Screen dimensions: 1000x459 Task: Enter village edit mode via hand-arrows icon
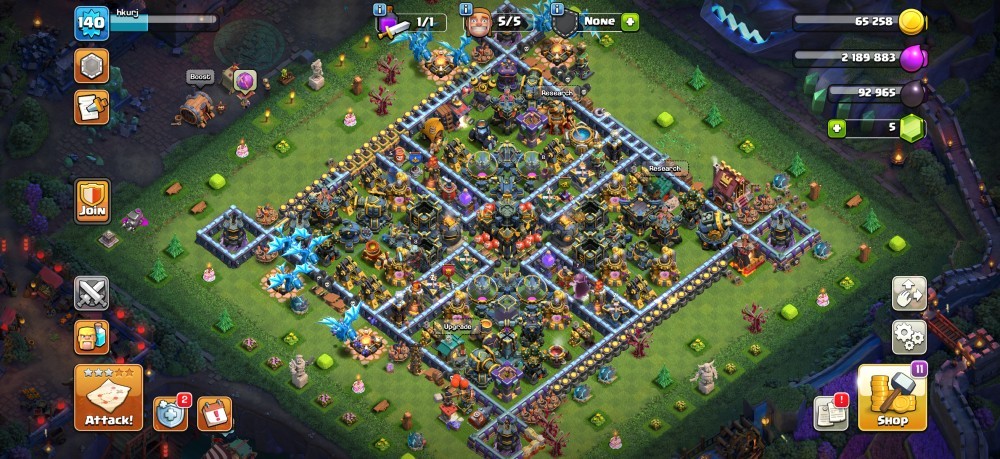pyautogui.click(x=909, y=292)
